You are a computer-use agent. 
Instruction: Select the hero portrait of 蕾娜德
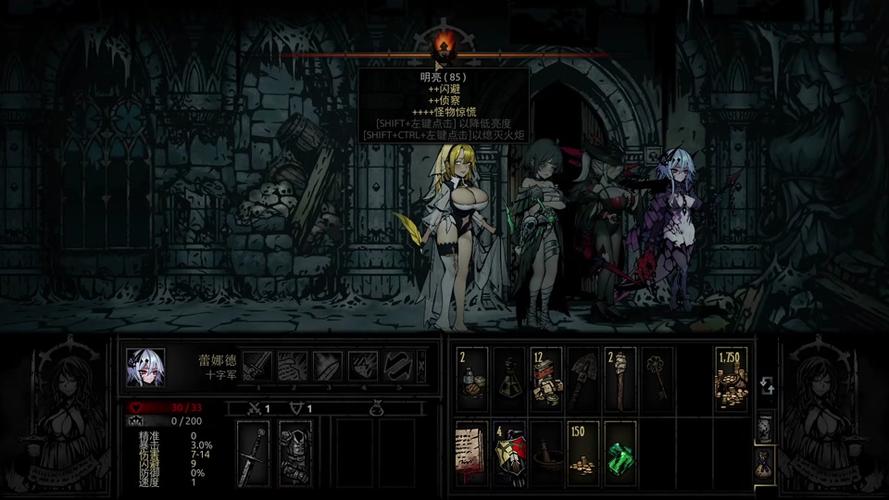(x=145, y=367)
